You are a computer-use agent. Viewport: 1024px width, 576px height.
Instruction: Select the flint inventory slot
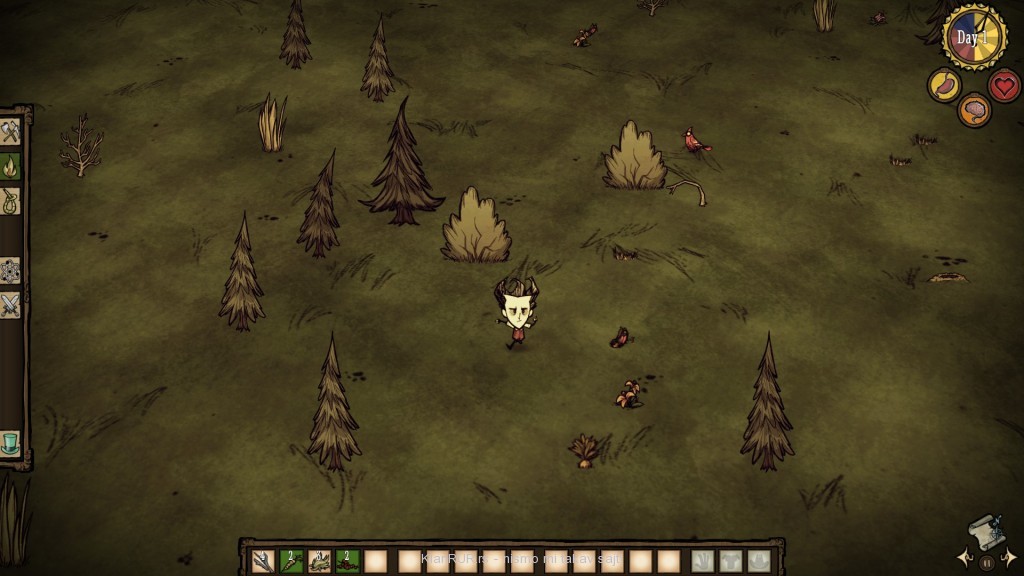263,561
